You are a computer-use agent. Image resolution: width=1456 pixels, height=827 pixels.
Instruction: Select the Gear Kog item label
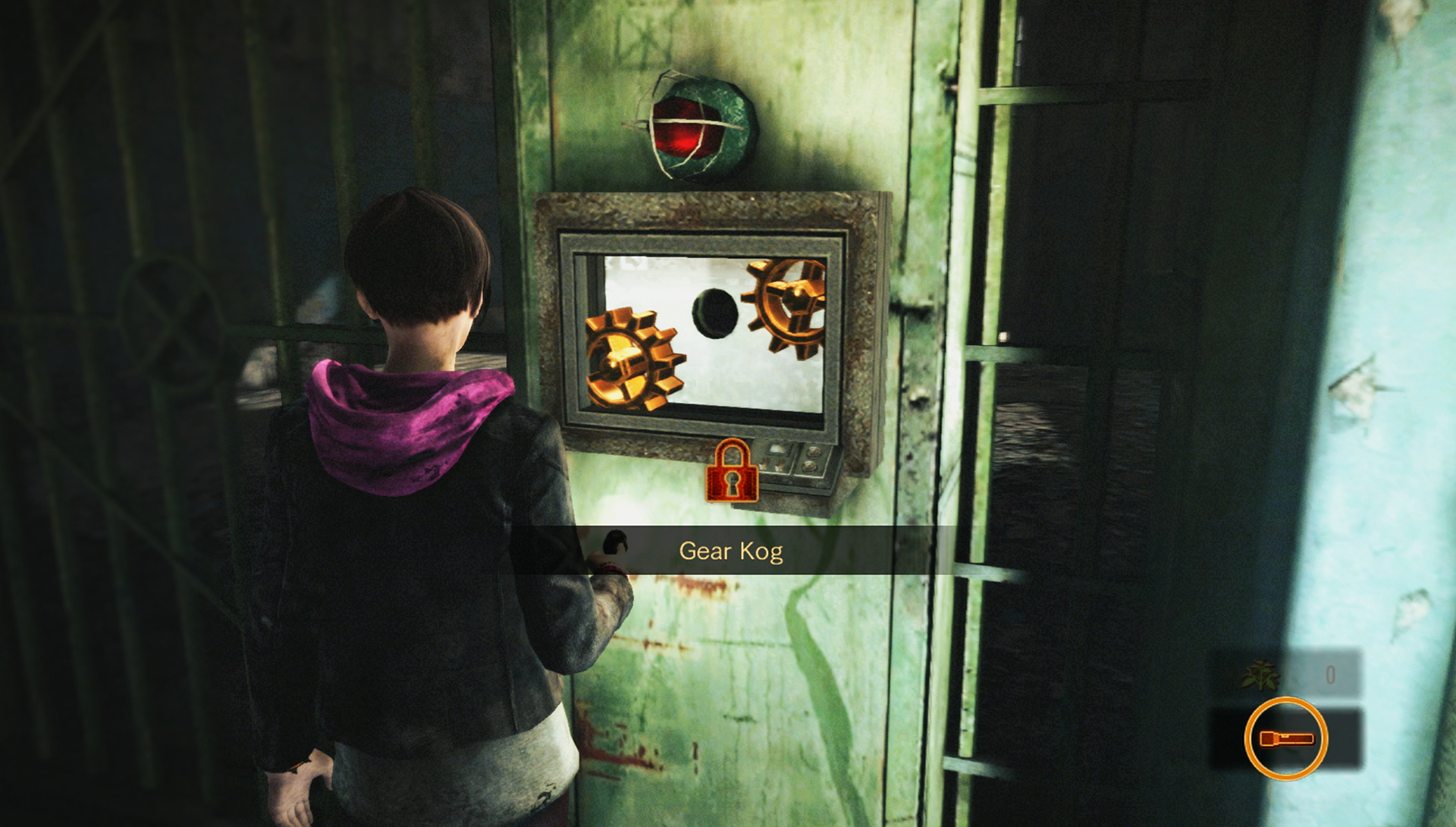730,551
